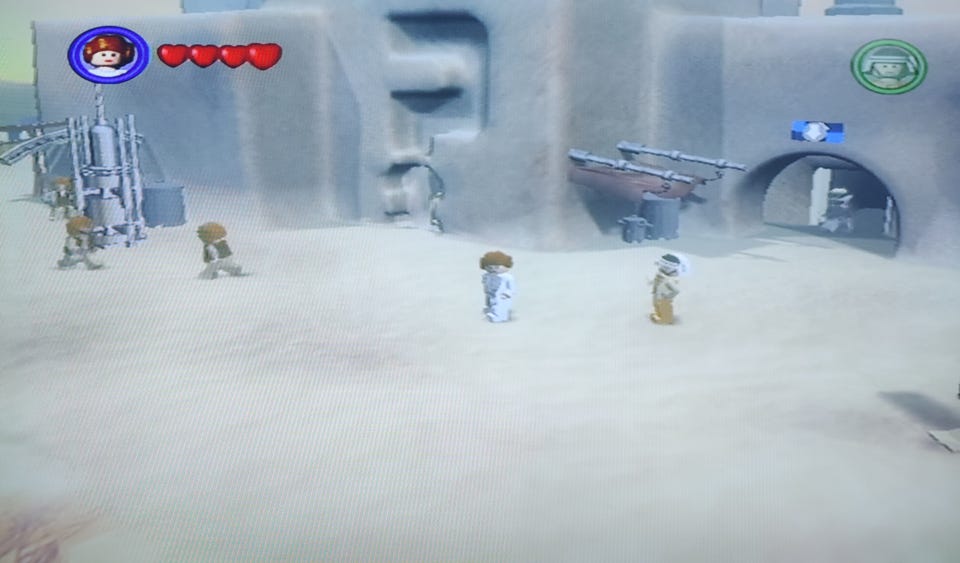Select player one's blue character portrait
Screen dimensions: 960x563
point(108,54)
